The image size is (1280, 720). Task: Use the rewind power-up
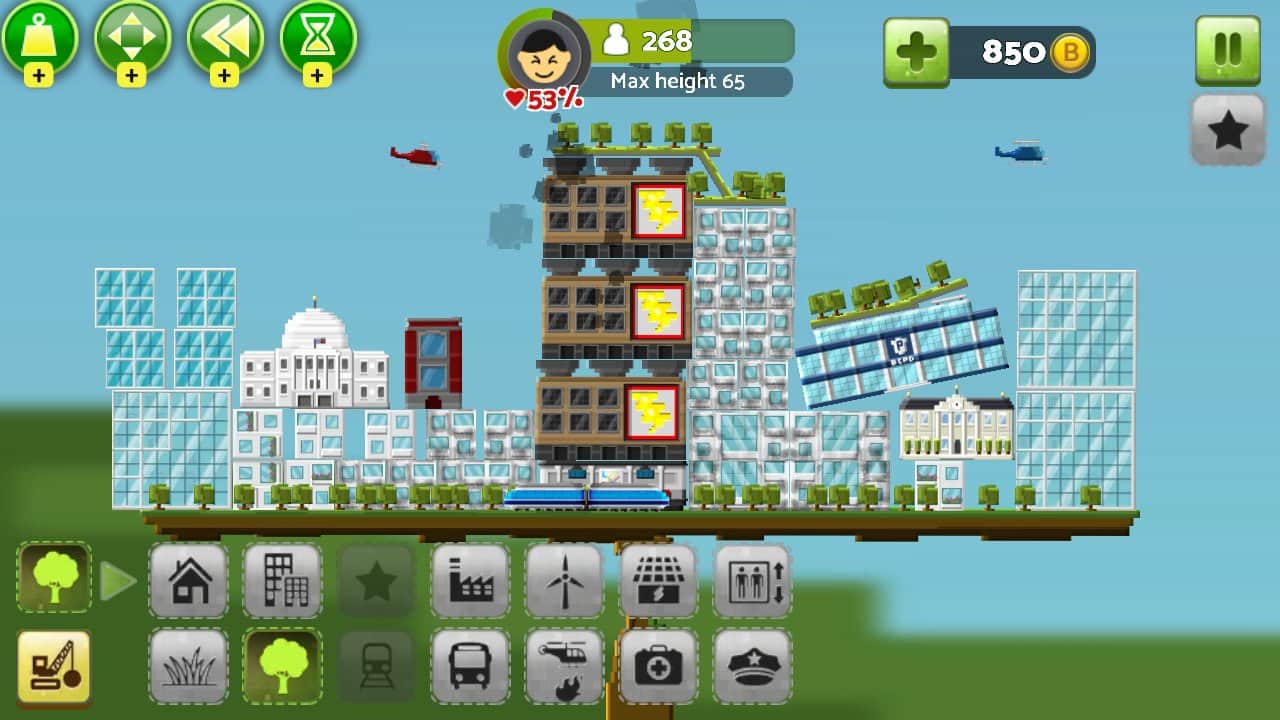coord(226,40)
